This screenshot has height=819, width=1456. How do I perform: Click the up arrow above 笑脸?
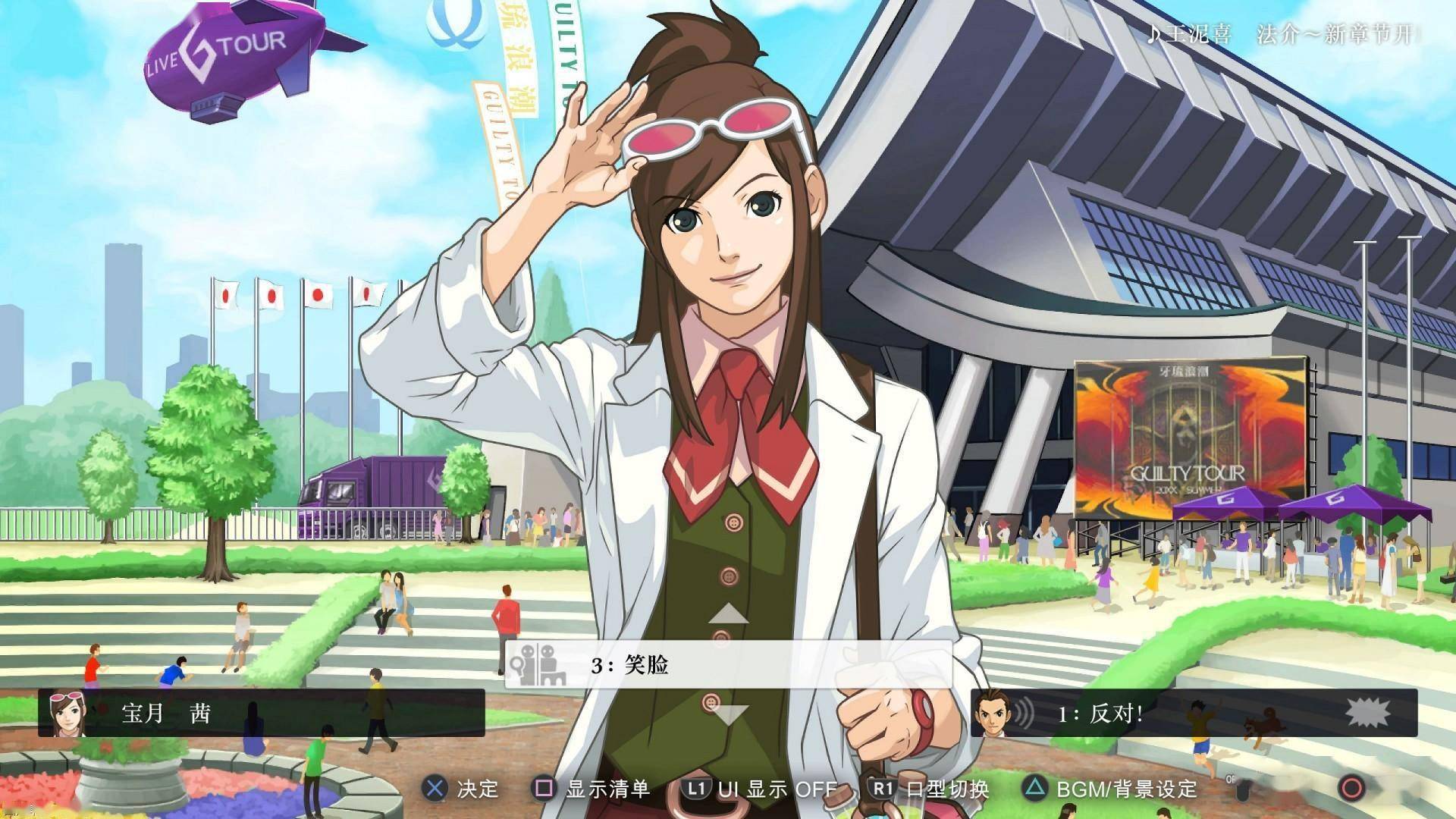click(728, 614)
